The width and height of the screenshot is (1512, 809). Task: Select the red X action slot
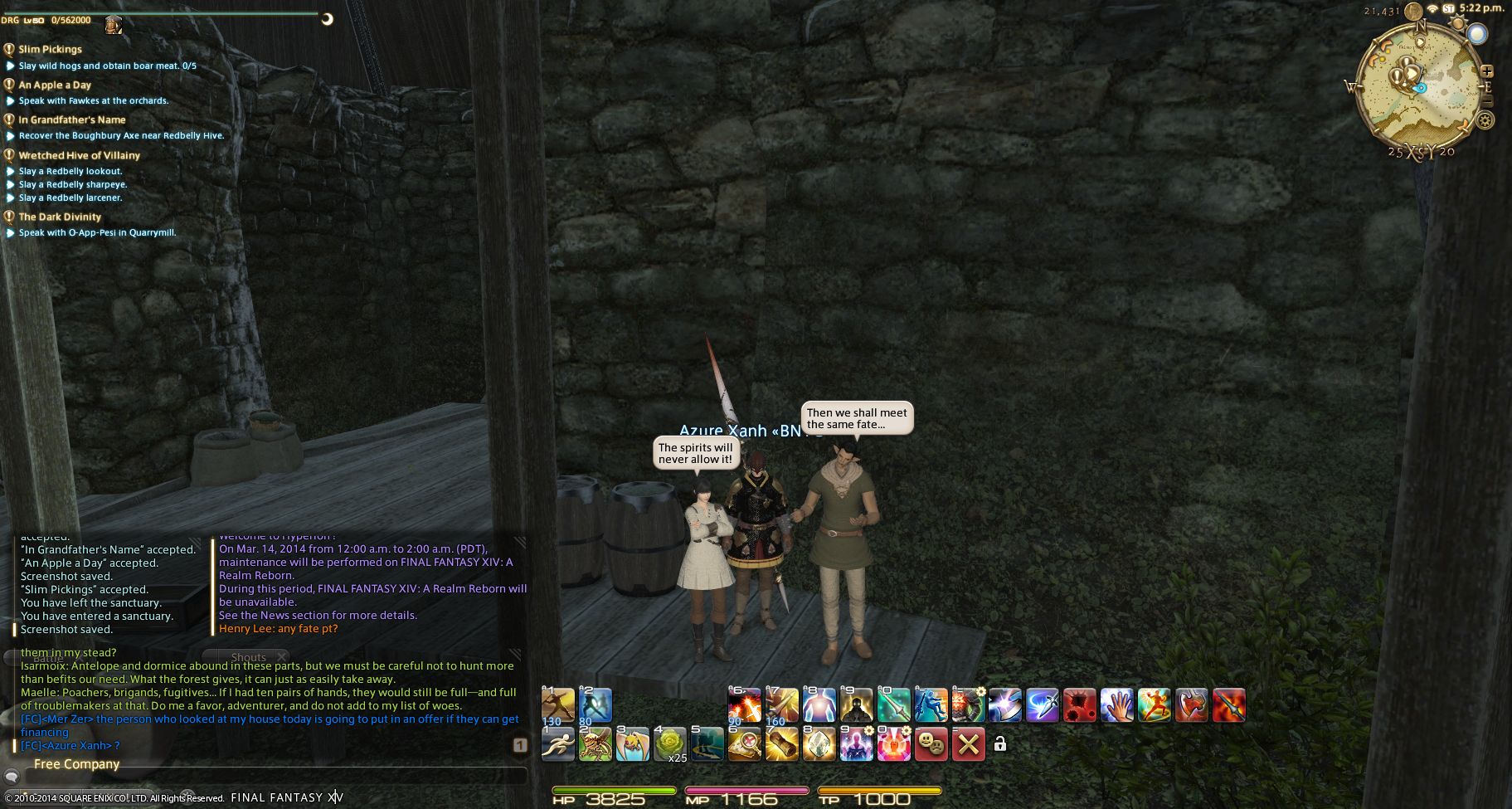coord(968,744)
